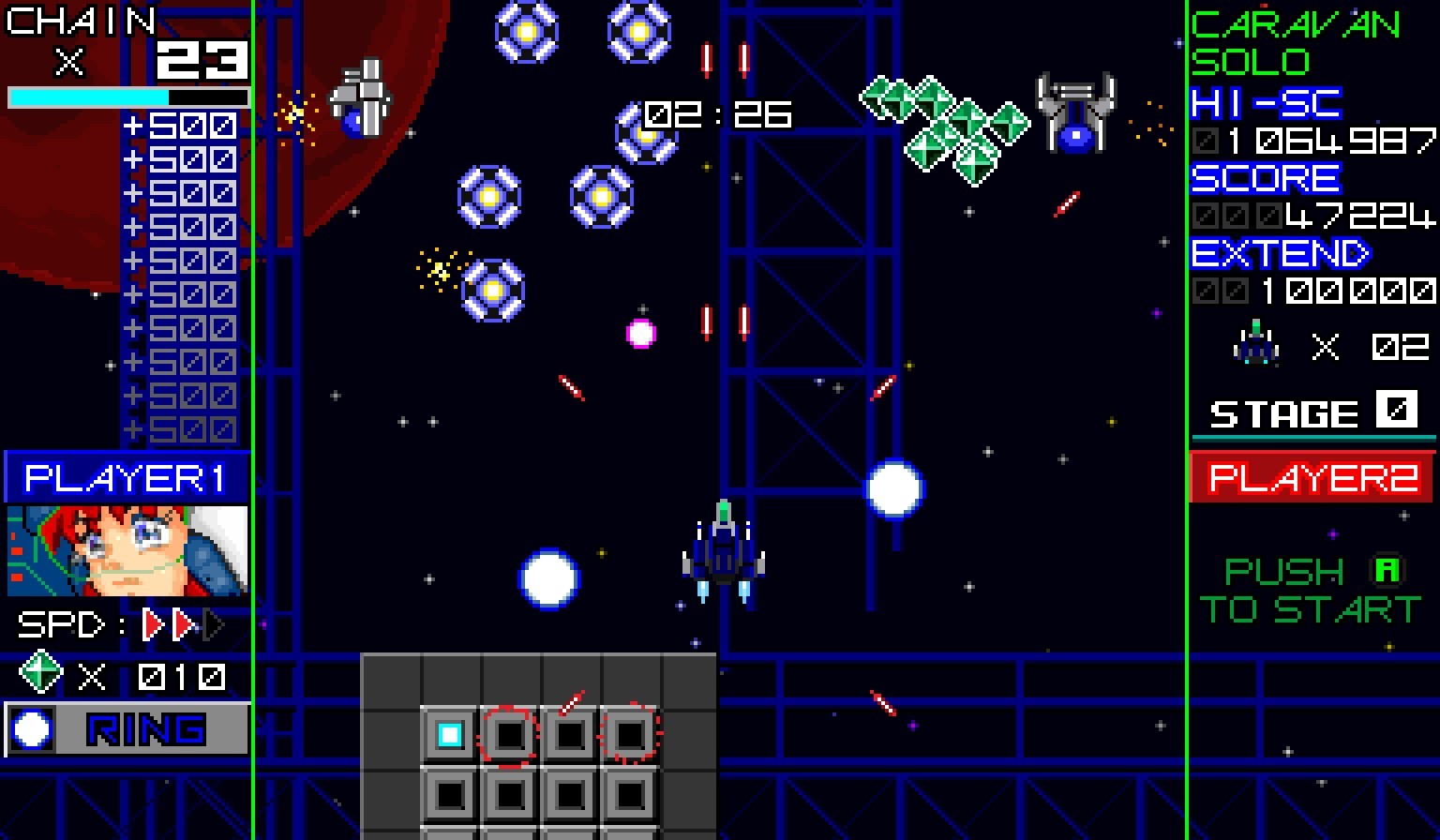This screenshot has width=1440, height=840.
Task: Click the EXTEND 1000000 label
Action: click(x=1278, y=255)
